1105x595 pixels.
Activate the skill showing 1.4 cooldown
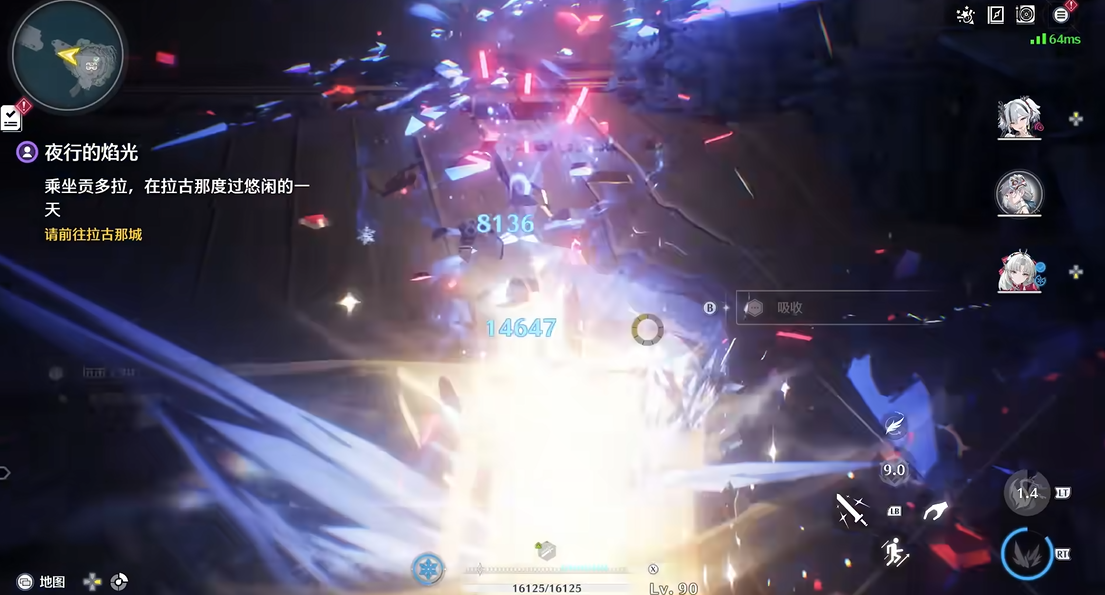[1026, 493]
